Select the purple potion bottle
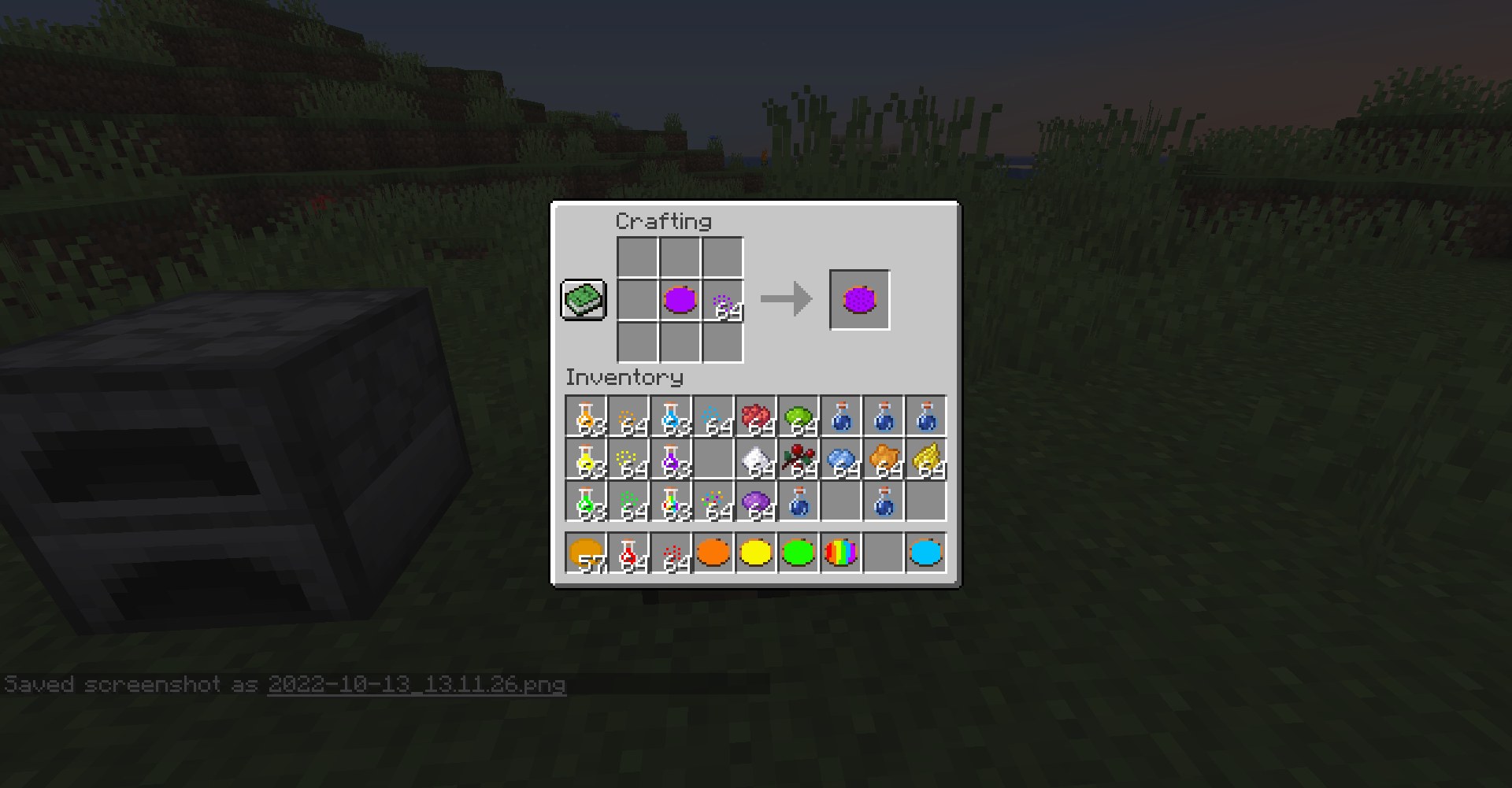Screen dimensions: 1512x788 pos(671,460)
